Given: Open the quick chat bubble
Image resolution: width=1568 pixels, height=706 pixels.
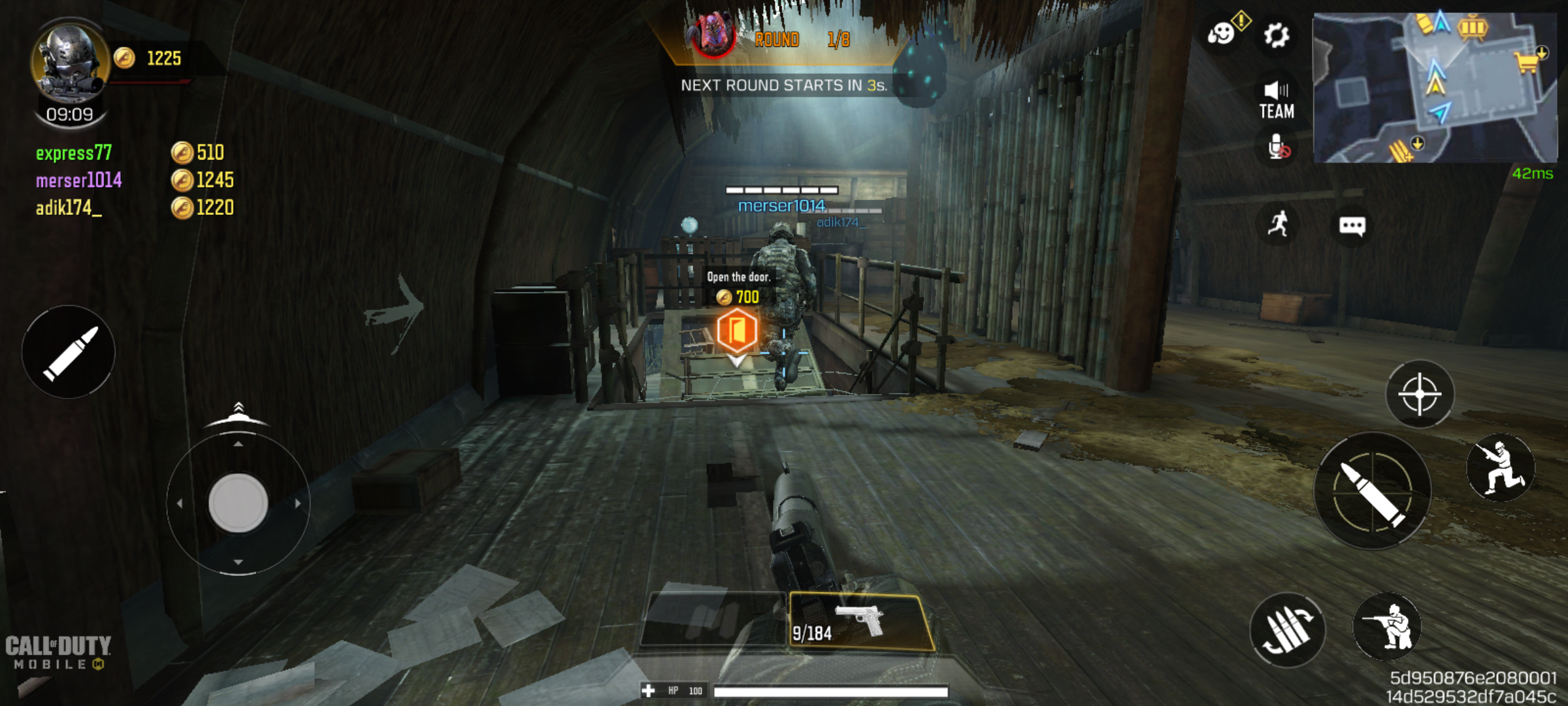Looking at the screenshot, I should point(1352,226).
